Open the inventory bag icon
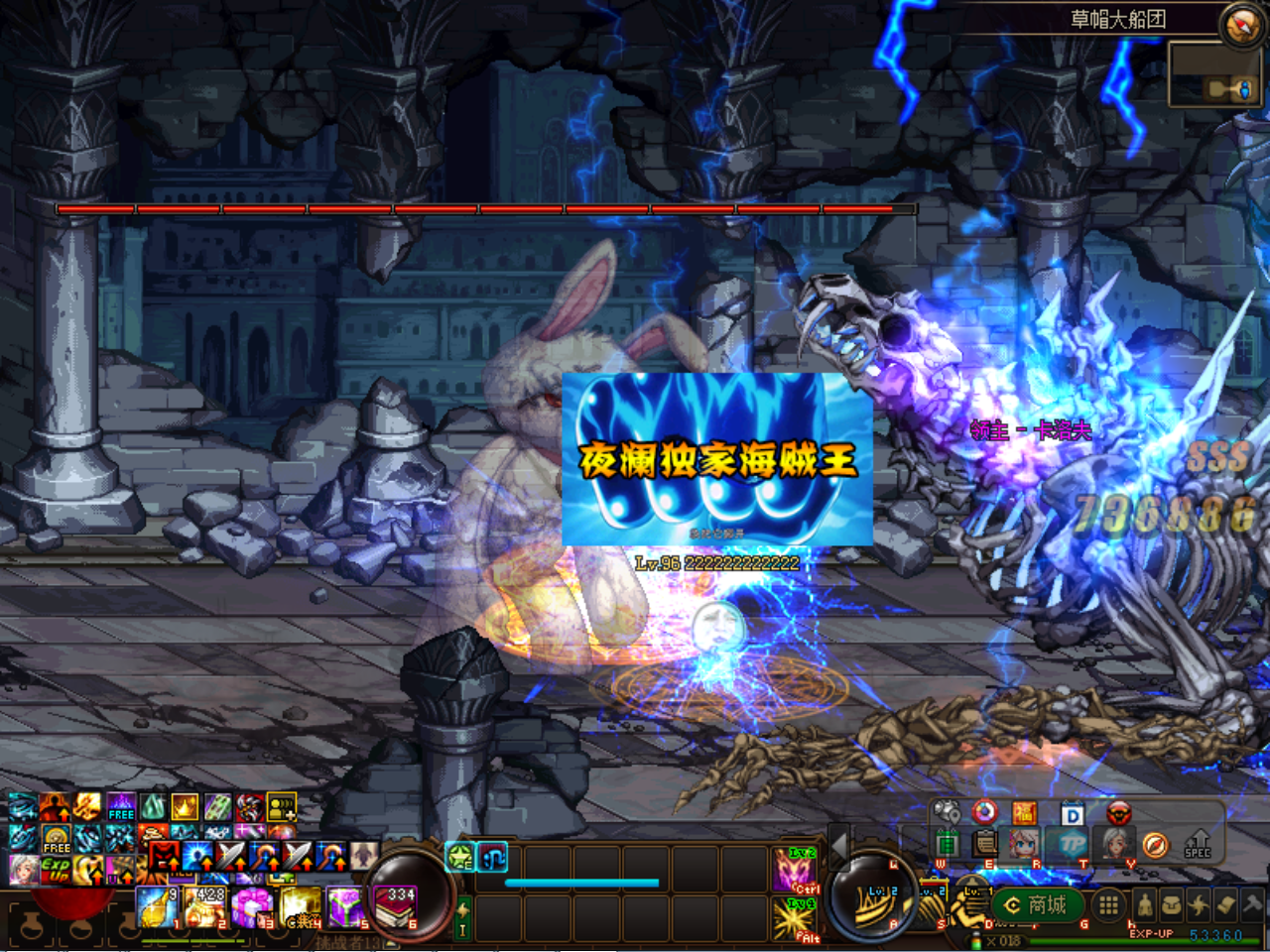This screenshot has height=952, width=1270. click(x=1172, y=904)
